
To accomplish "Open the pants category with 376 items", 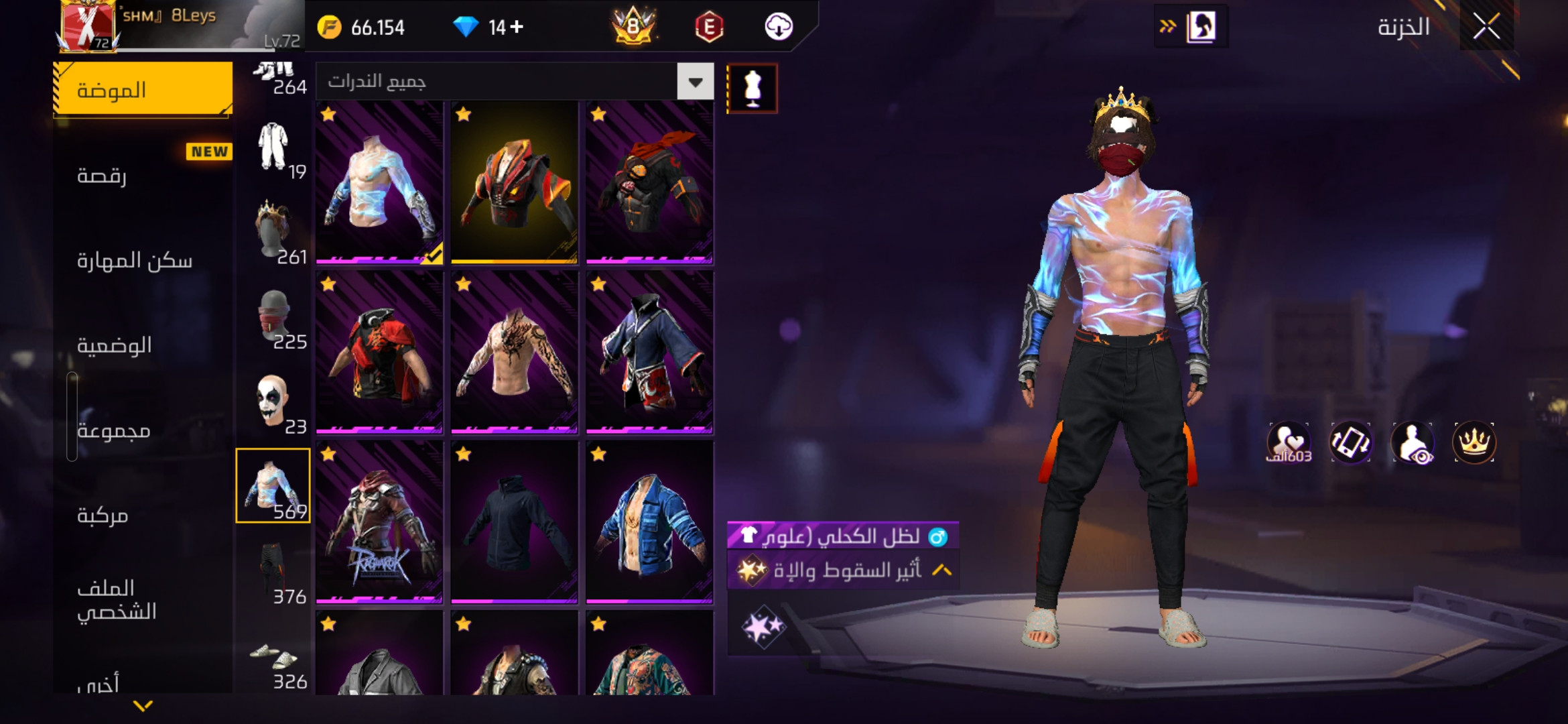I will pos(273,571).
